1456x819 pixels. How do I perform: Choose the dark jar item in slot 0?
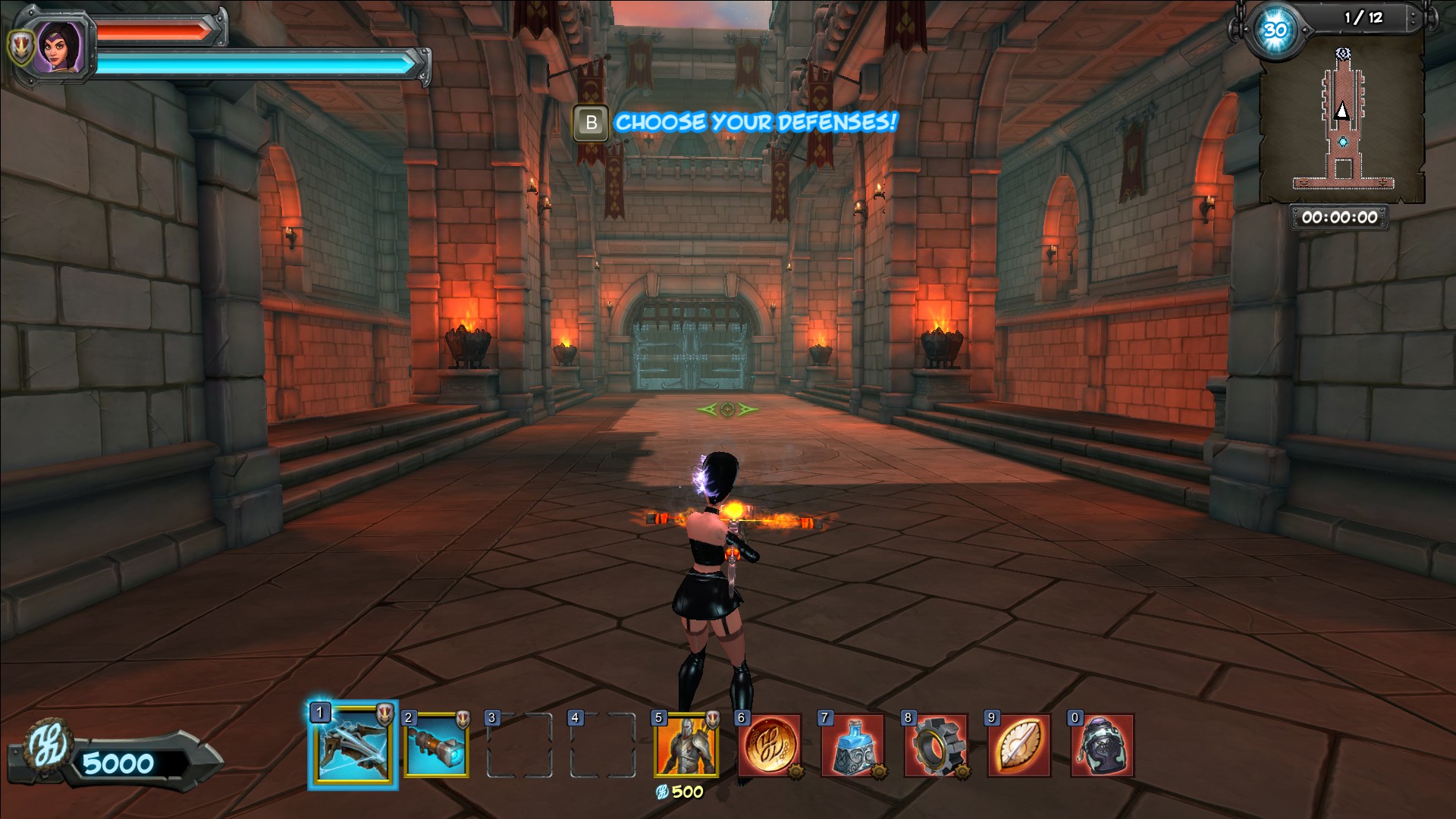click(x=1102, y=745)
